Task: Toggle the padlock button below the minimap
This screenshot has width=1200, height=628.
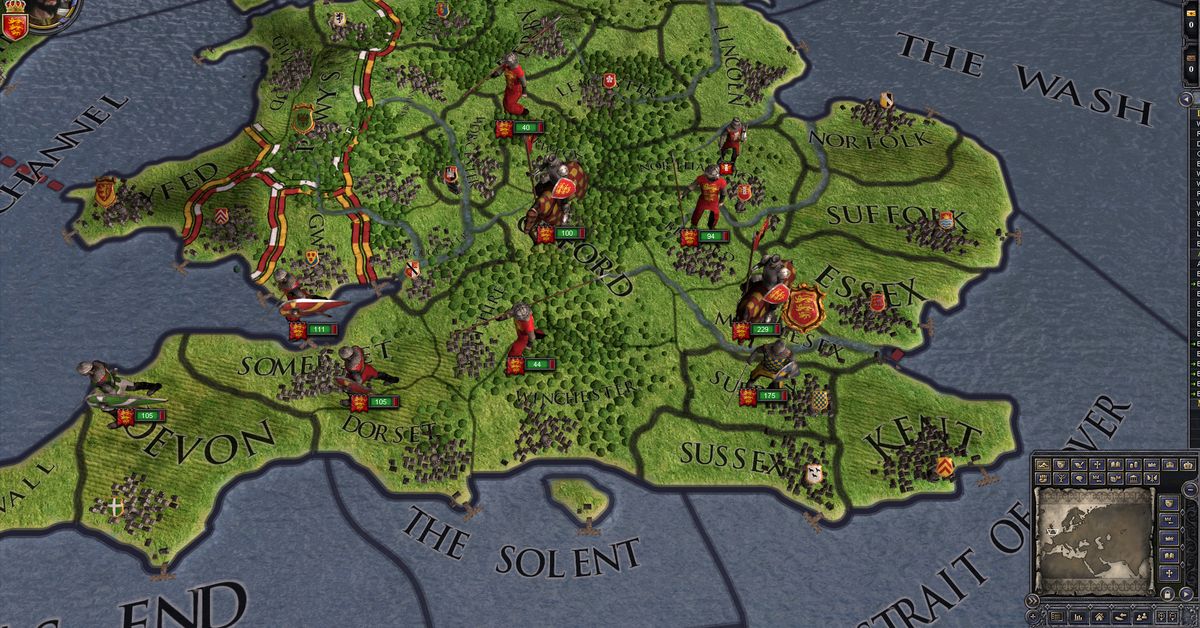Action: 1167,594
